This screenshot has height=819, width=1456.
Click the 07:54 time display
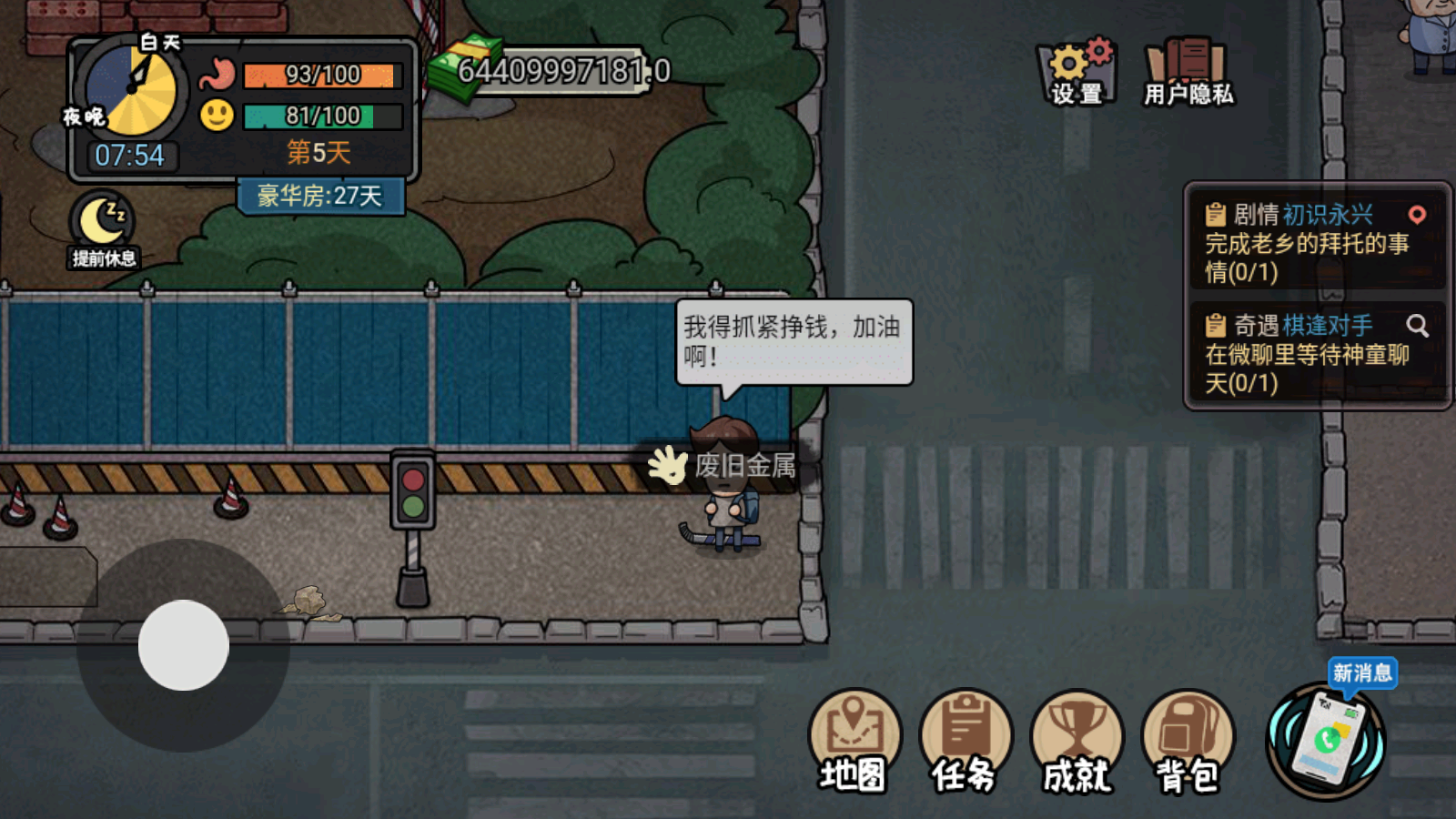pos(129,155)
